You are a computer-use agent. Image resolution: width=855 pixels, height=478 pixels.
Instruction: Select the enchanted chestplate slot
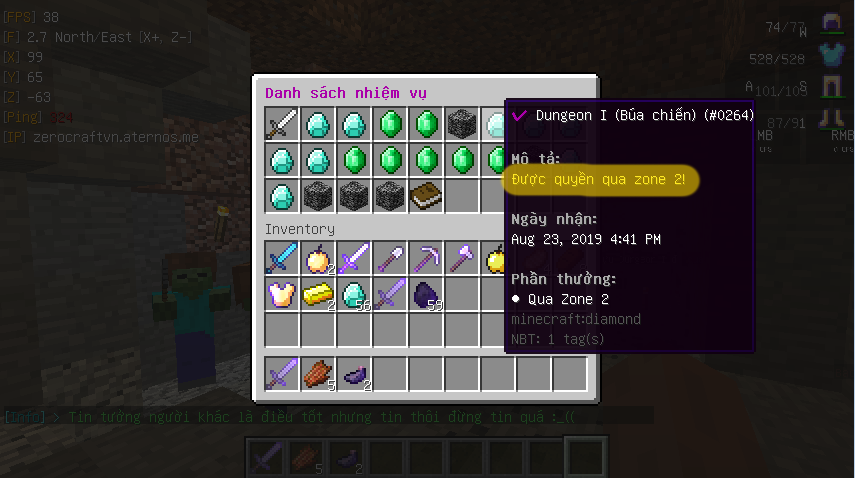coord(282,294)
